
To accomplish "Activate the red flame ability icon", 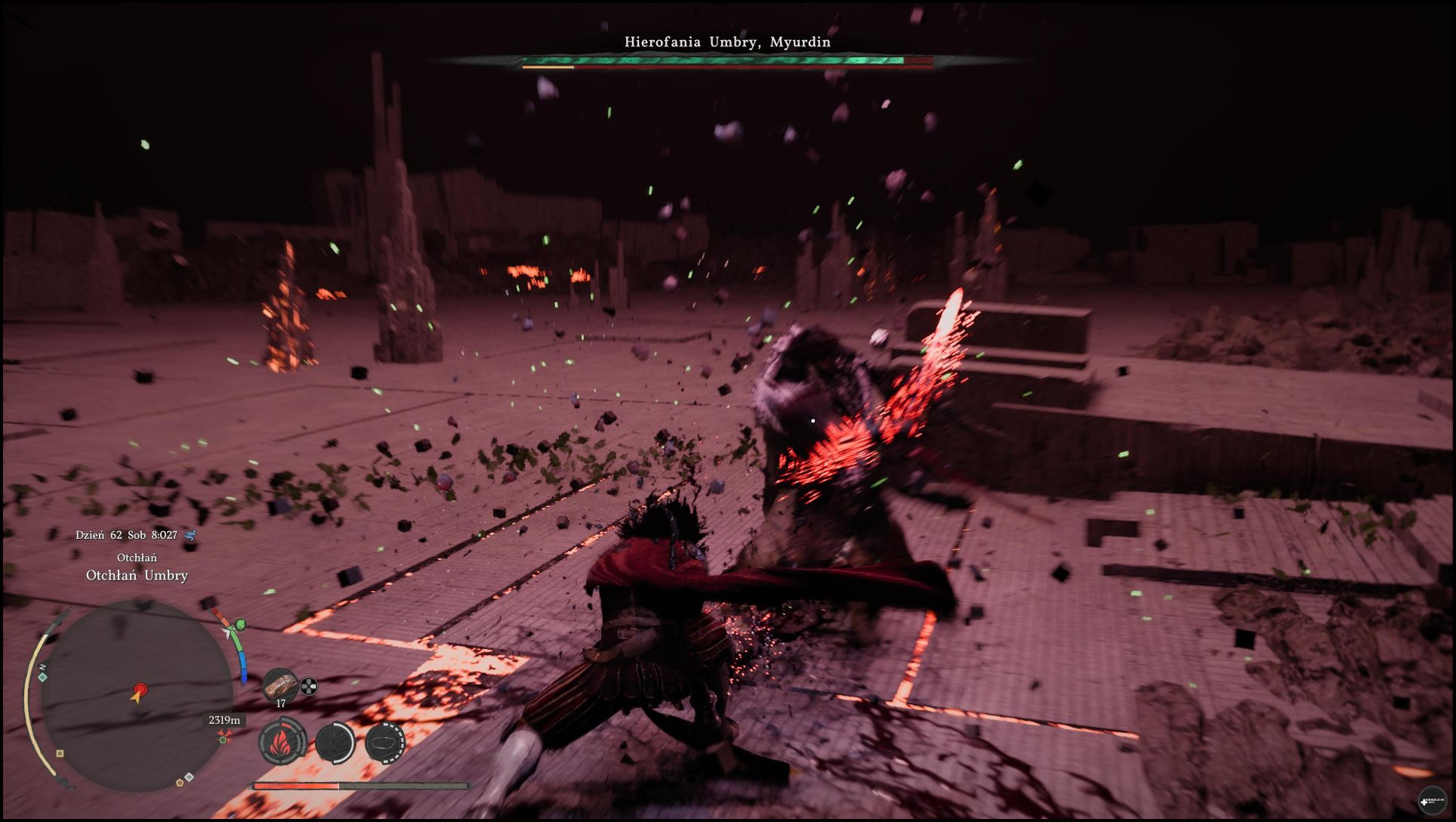I will coord(282,742).
